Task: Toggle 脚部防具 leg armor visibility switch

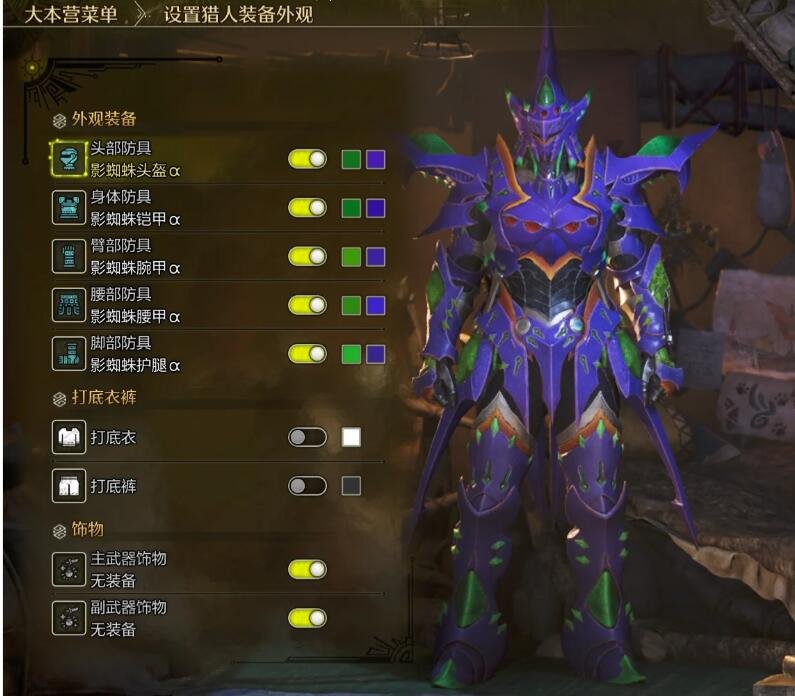Action: (x=307, y=353)
